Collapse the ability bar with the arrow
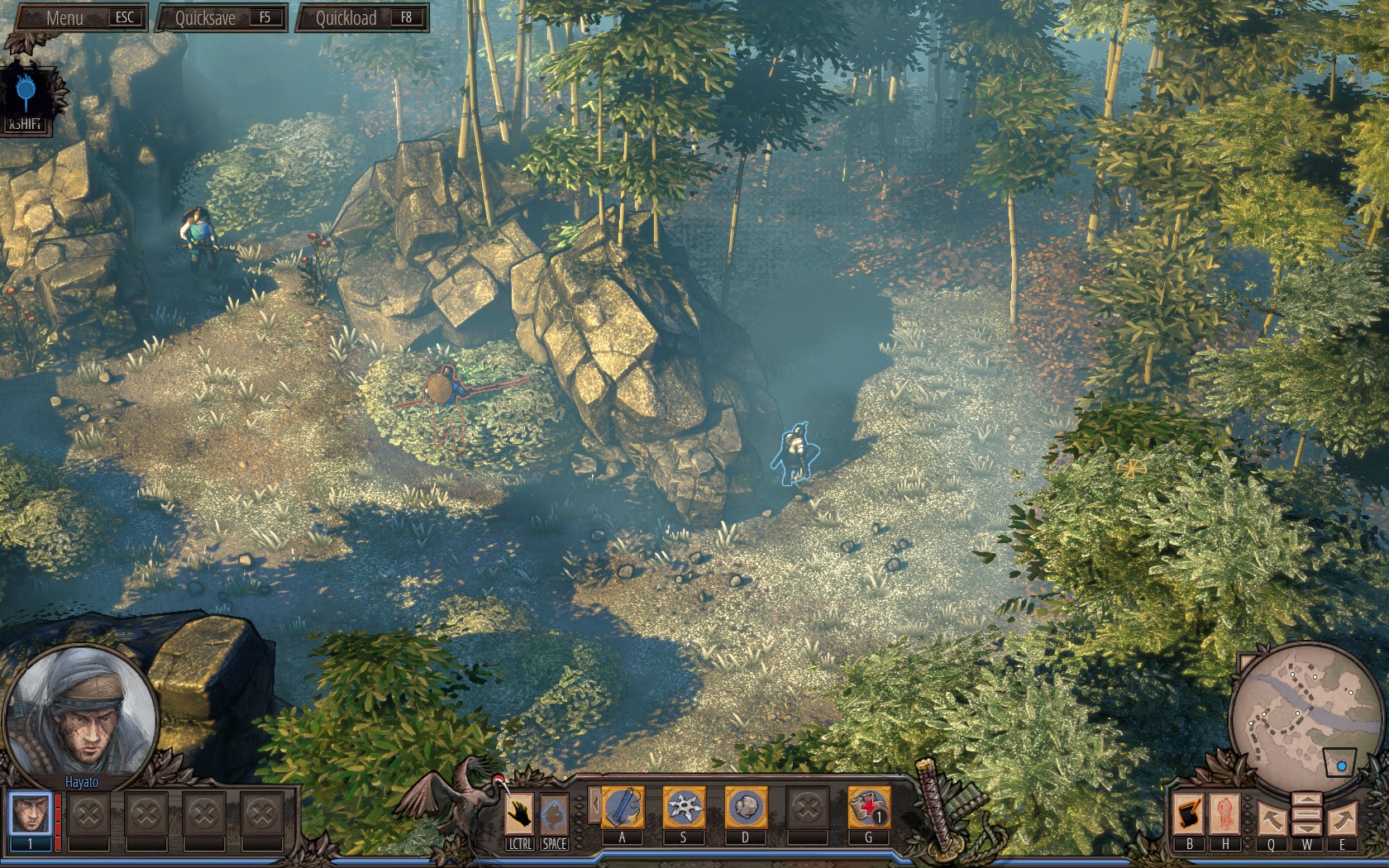This screenshot has width=1389, height=868. [594, 805]
